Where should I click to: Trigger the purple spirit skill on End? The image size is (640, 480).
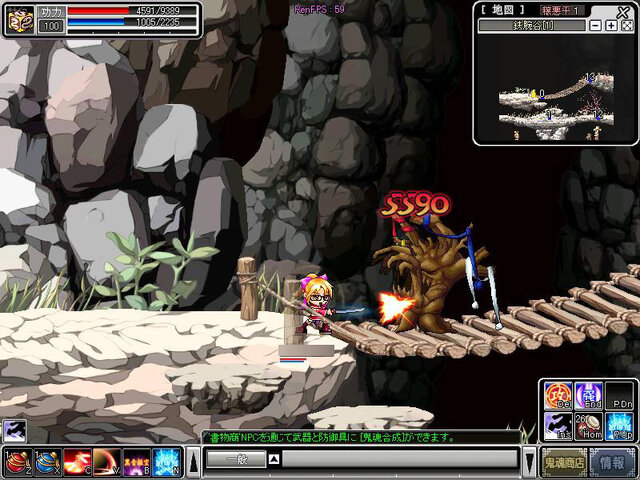(589, 395)
